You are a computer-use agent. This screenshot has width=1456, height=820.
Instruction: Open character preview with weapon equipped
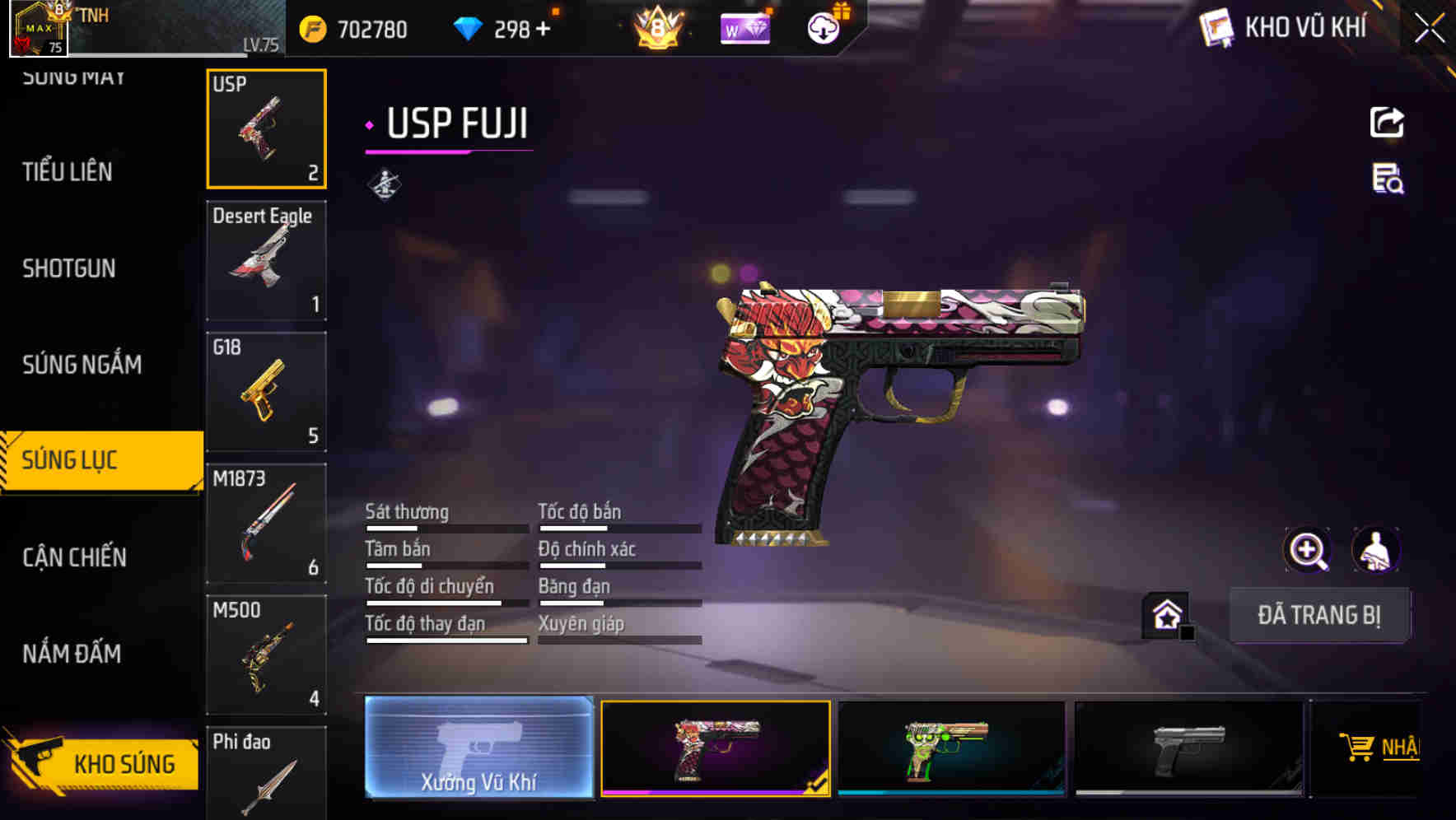[x=1378, y=550]
